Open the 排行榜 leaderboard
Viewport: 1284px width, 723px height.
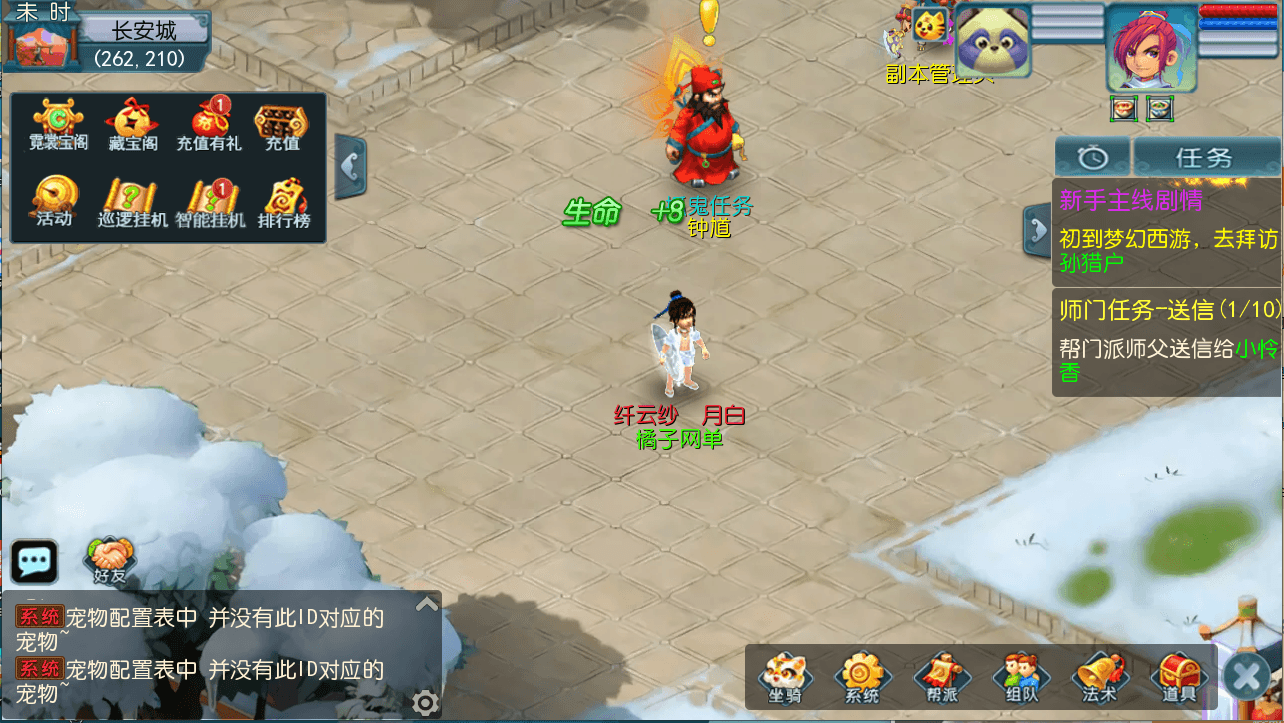[x=284, y=203]
